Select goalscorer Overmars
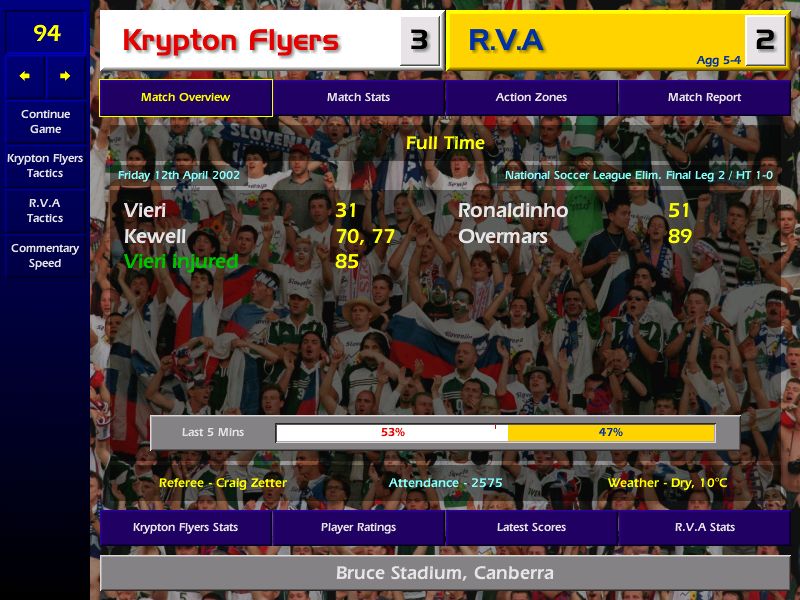Viewport: 800px width, 600px height. coord(503,237)
